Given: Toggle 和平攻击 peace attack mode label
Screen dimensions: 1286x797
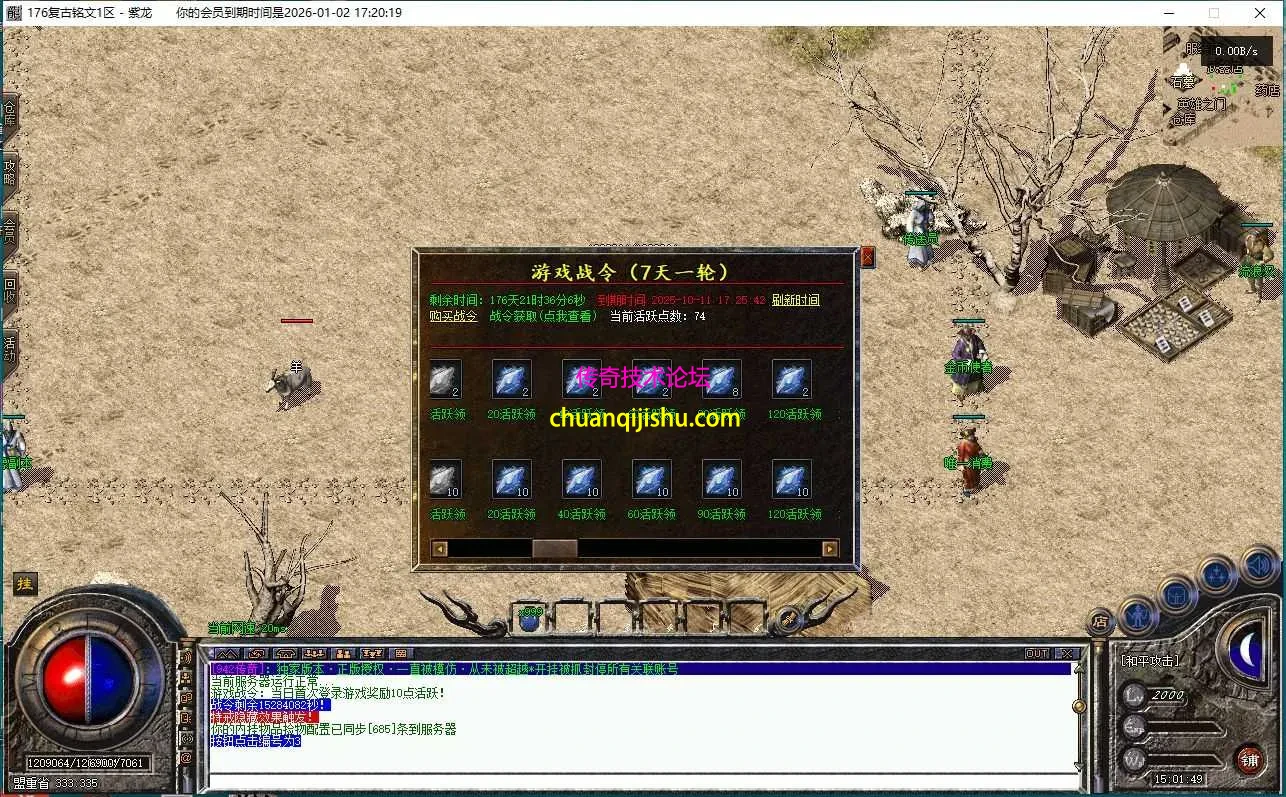Looking at the screenshot, I should coord(1150,660).
